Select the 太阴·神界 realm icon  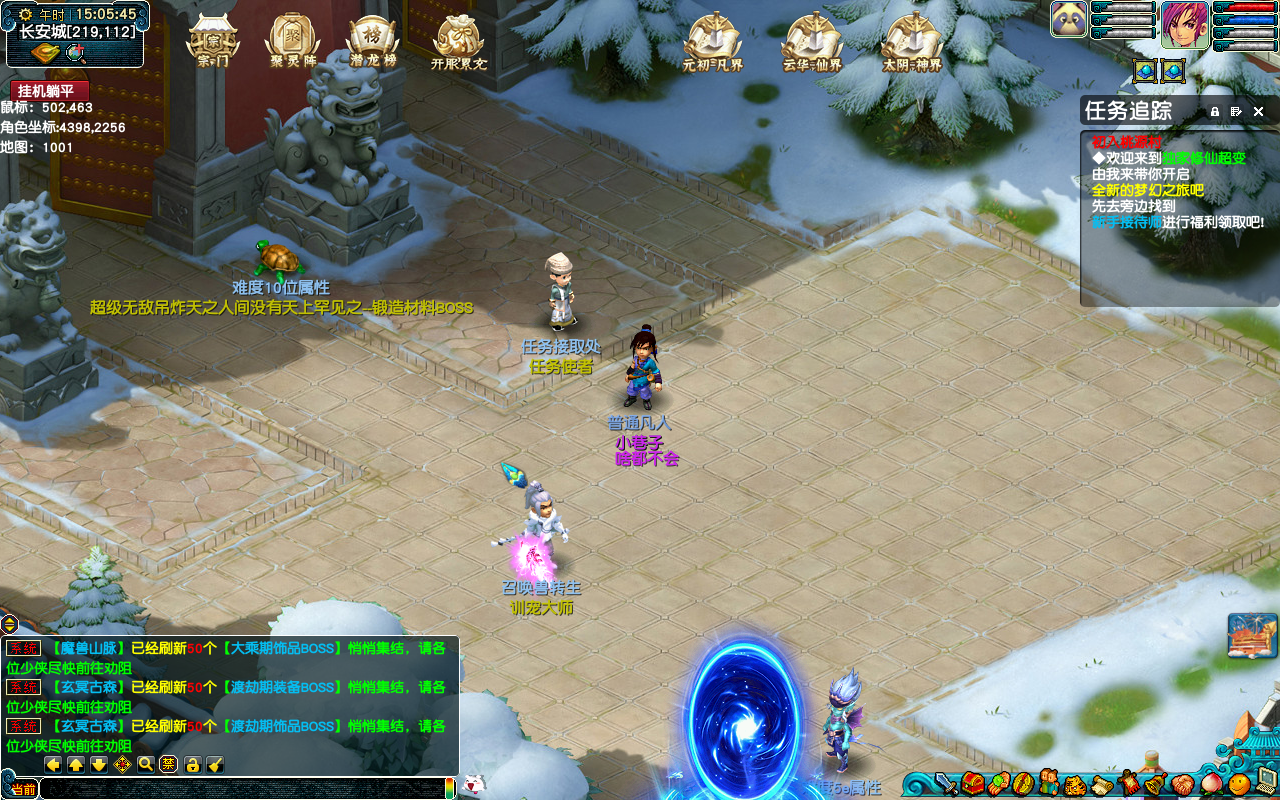(911, 41)
